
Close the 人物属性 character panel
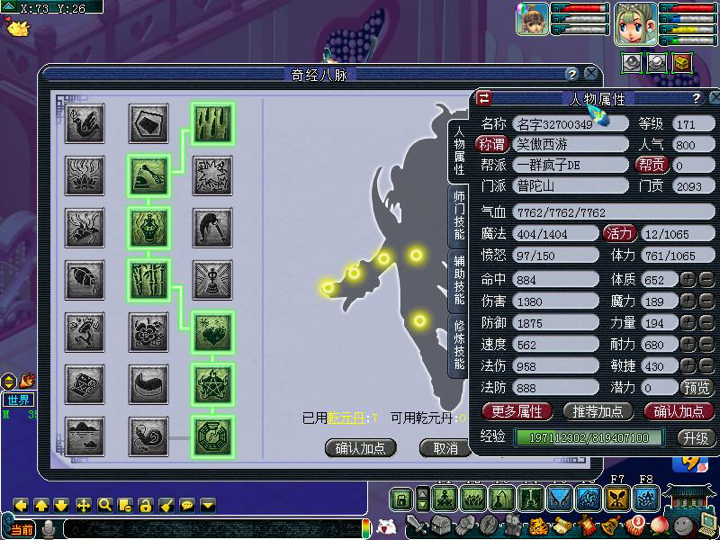tap(715, 98)
